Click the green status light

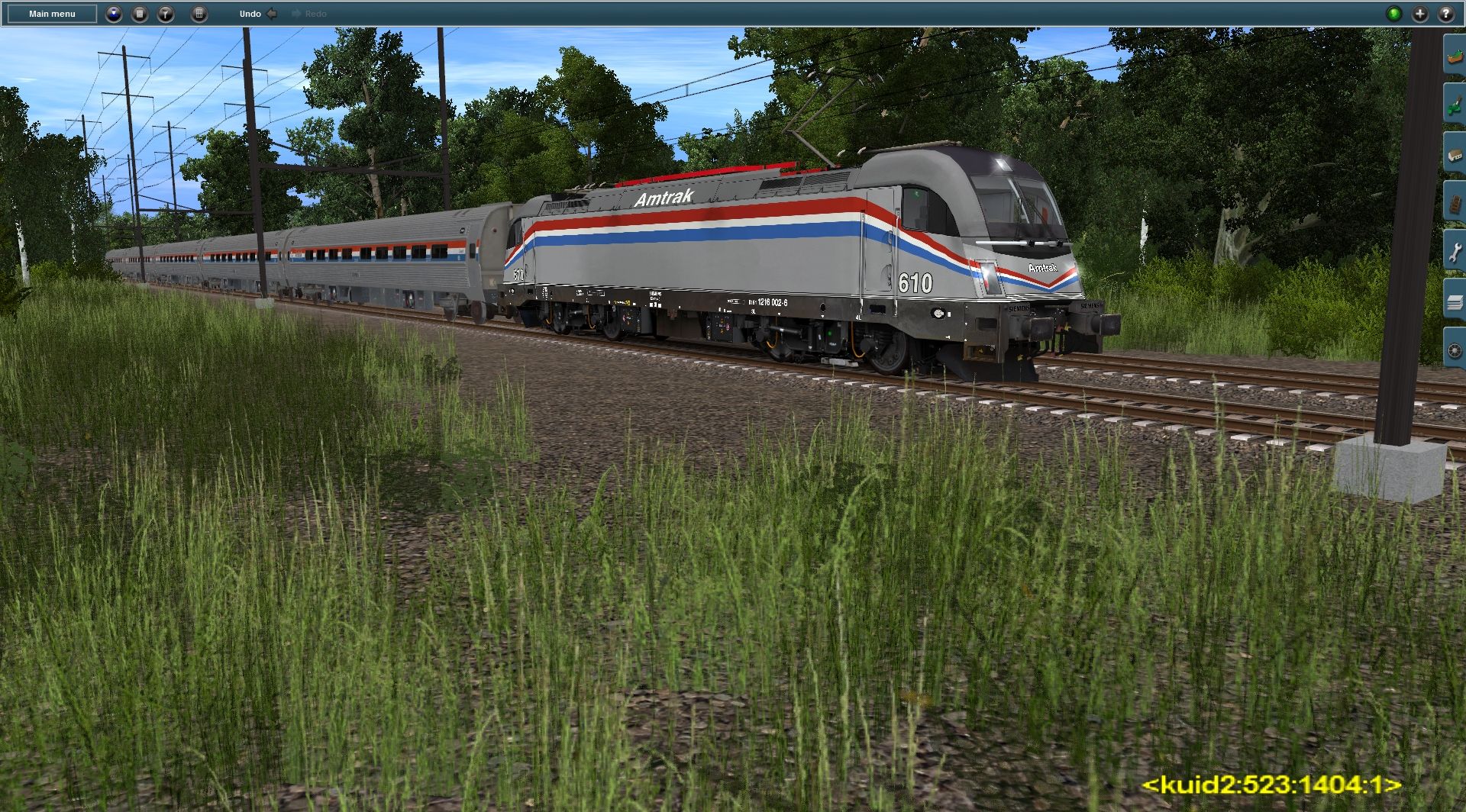pyautogui.click(x=1393, y=14)
